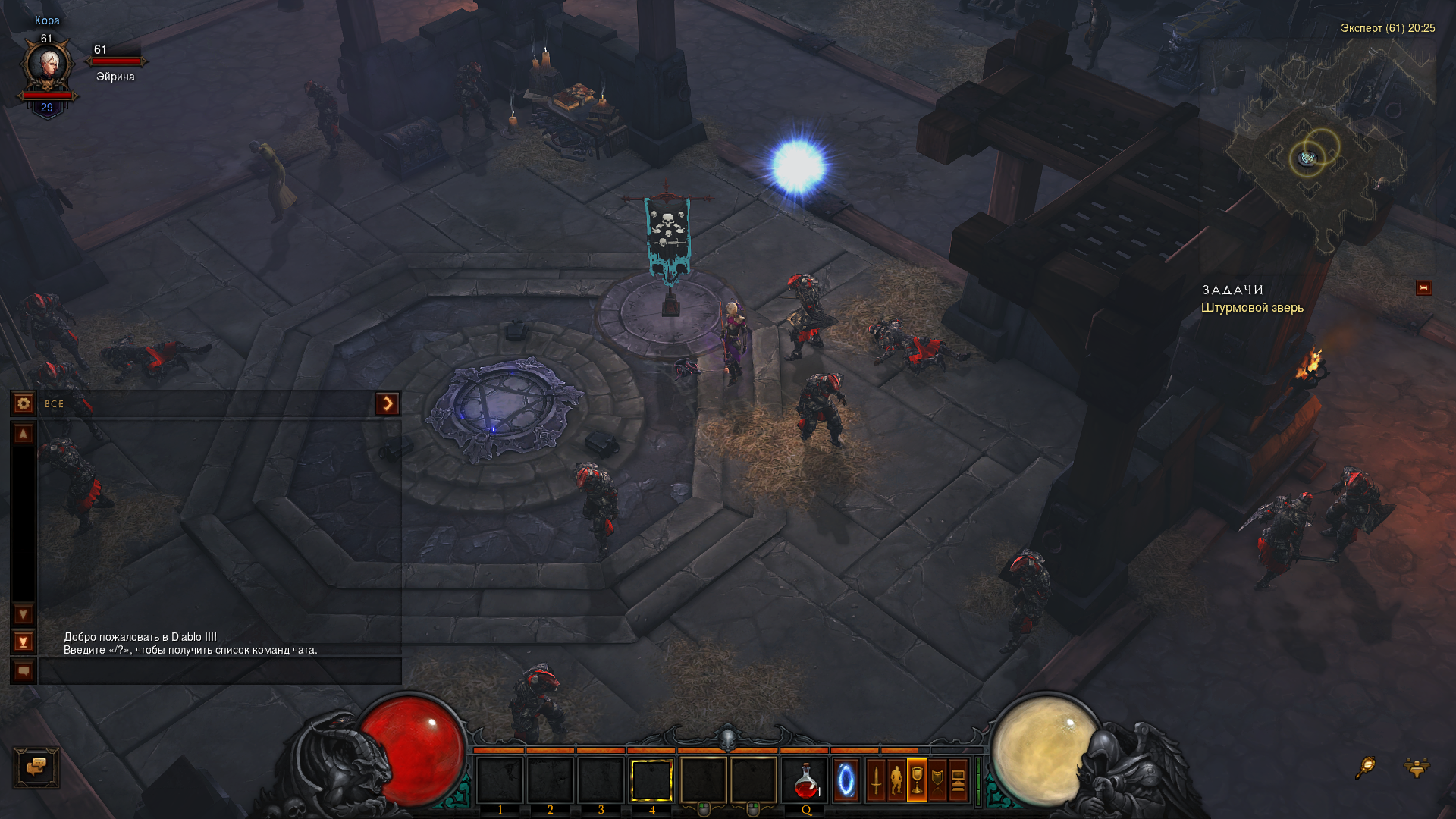
Task: Use the red health potion
Action: click(x=805, y=780)
